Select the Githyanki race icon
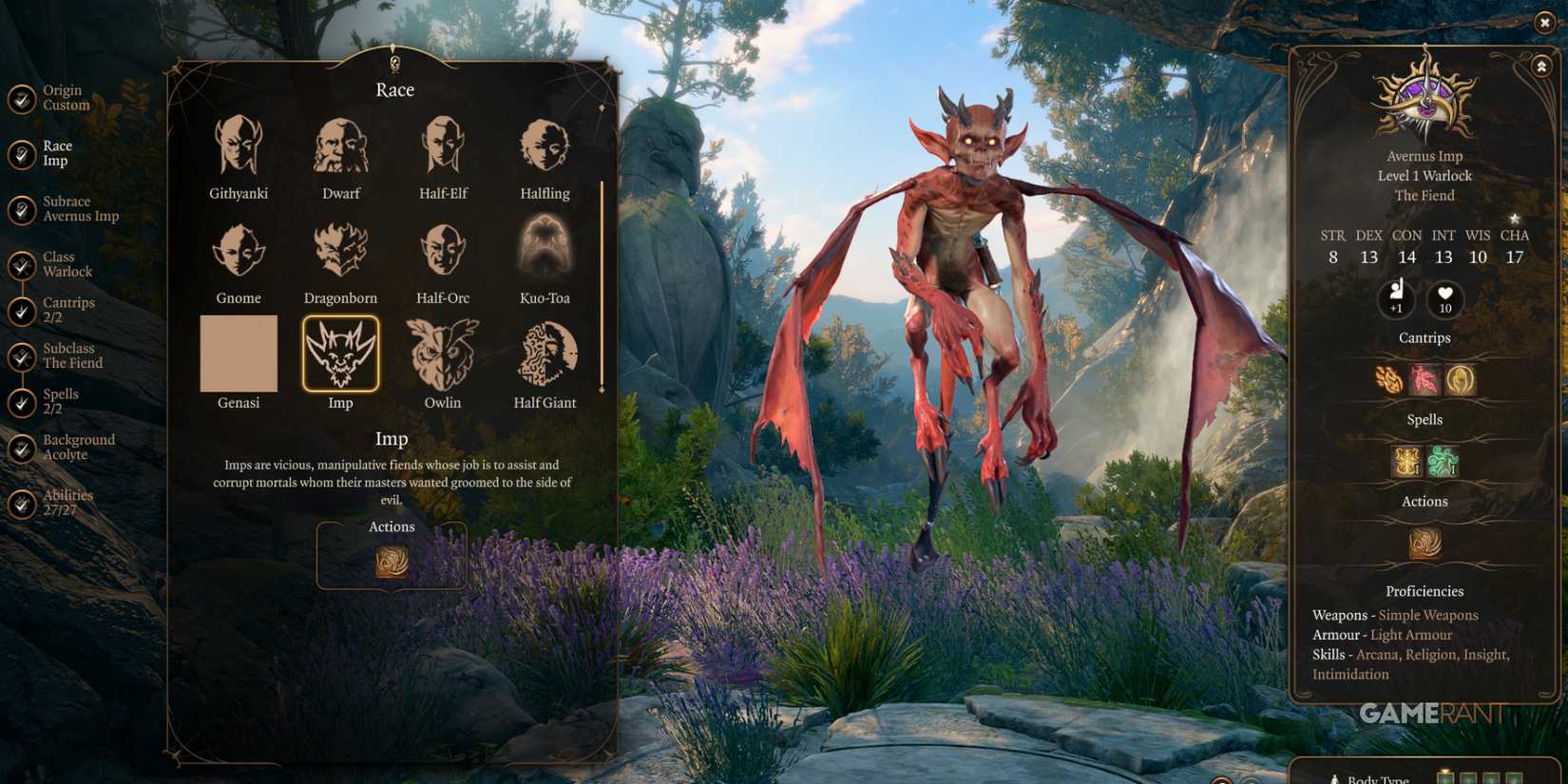This screenshot has height=784, width=1568. (238, 143)
